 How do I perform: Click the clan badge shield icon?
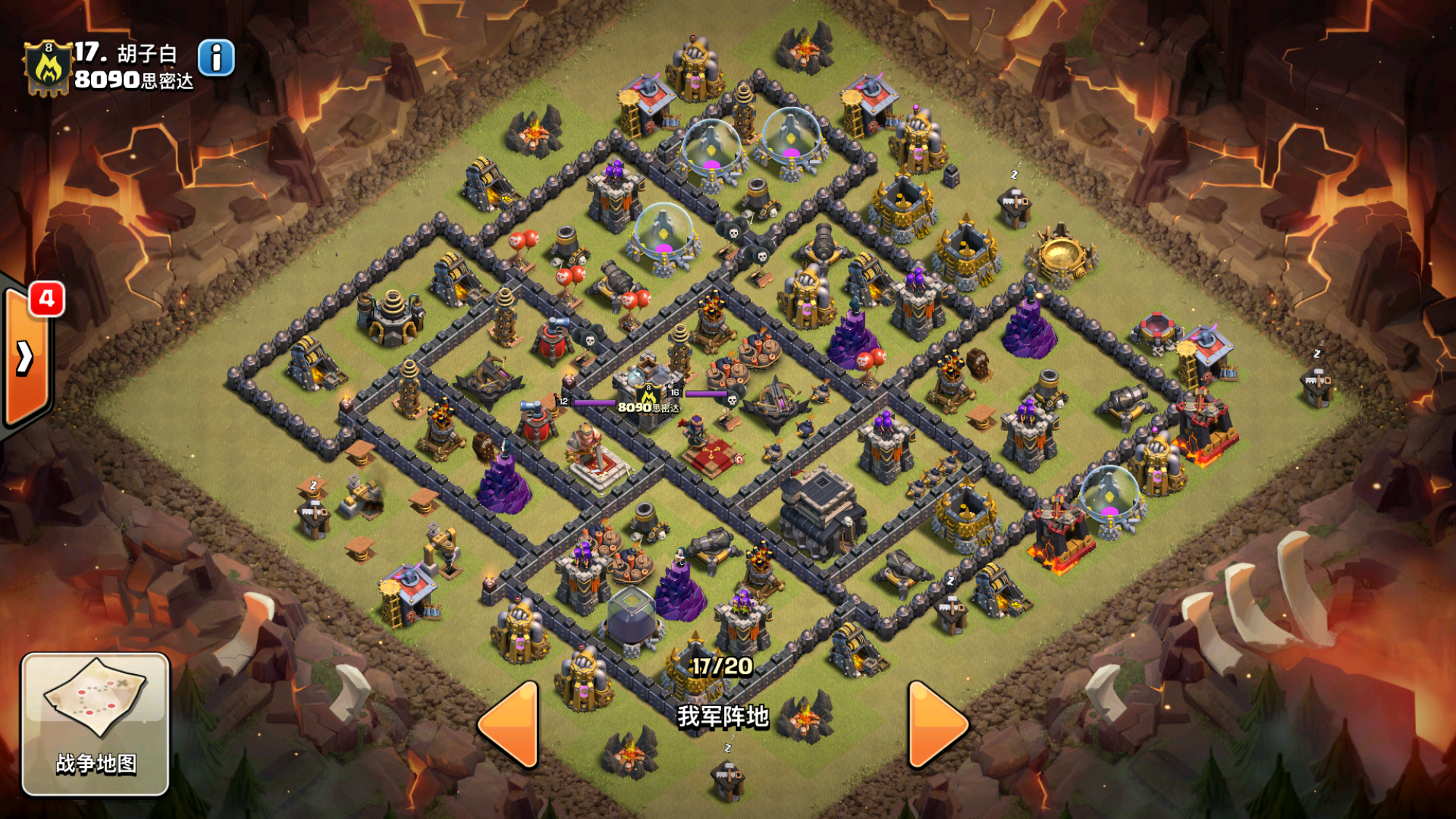(48, 68)
